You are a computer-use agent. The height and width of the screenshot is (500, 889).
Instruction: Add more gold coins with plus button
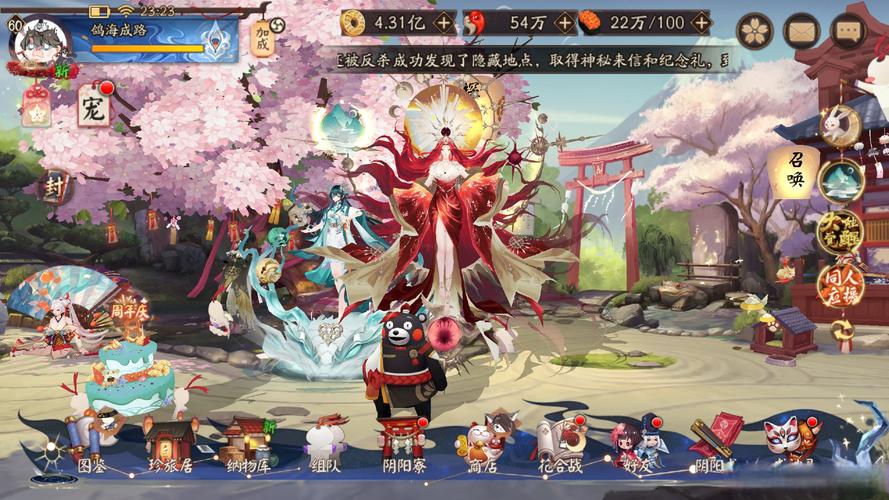click(444, 22)
